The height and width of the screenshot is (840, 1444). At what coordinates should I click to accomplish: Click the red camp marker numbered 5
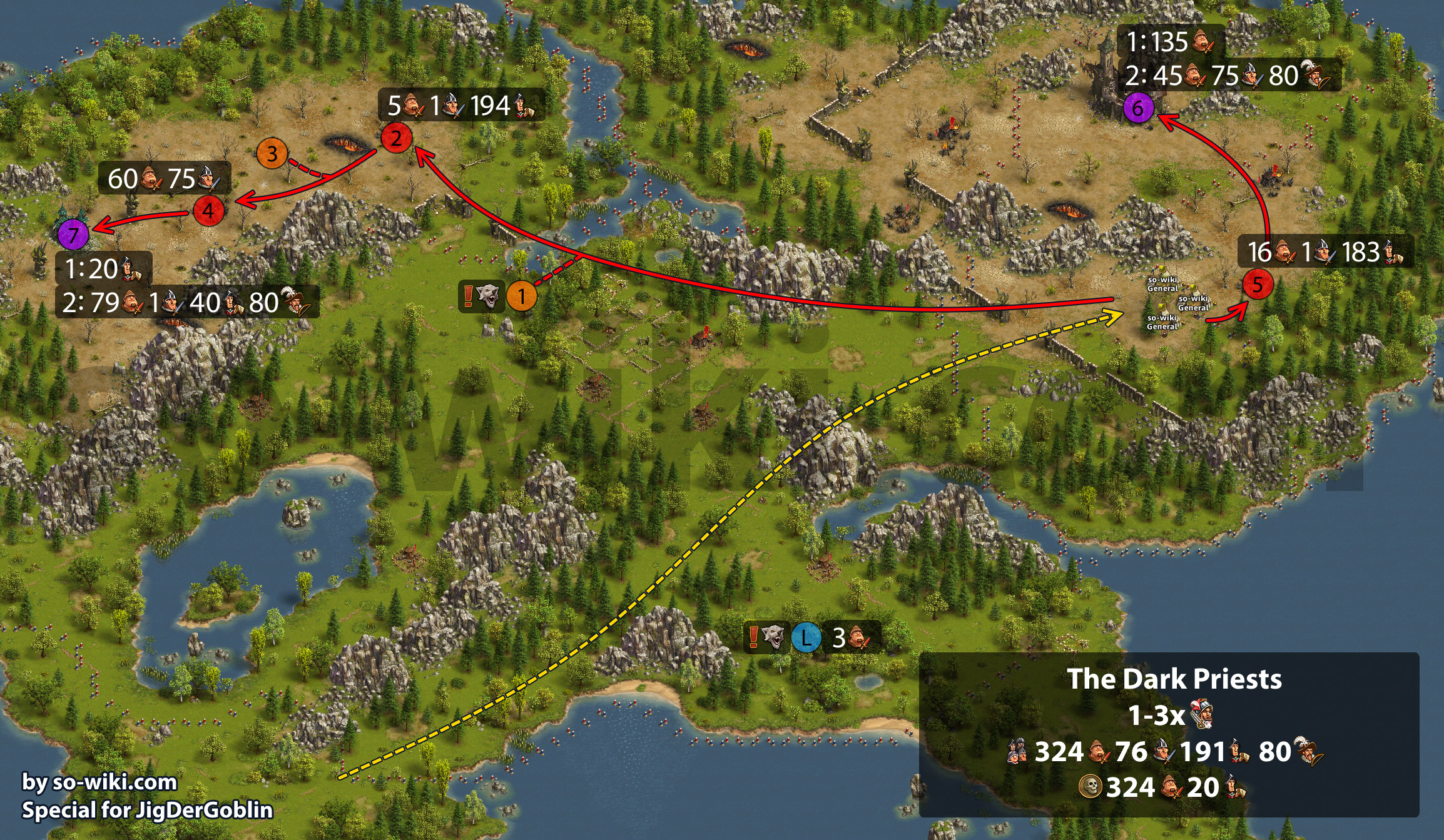(1258, 285)
